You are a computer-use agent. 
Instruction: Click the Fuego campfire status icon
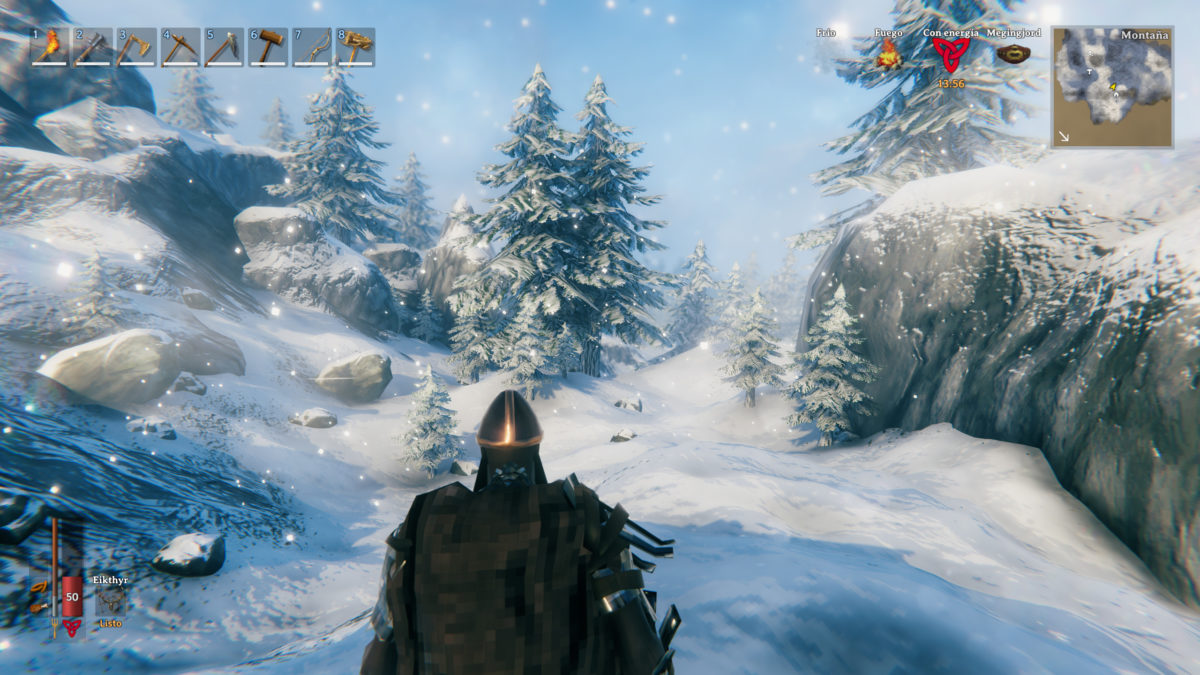coord(888,55)
